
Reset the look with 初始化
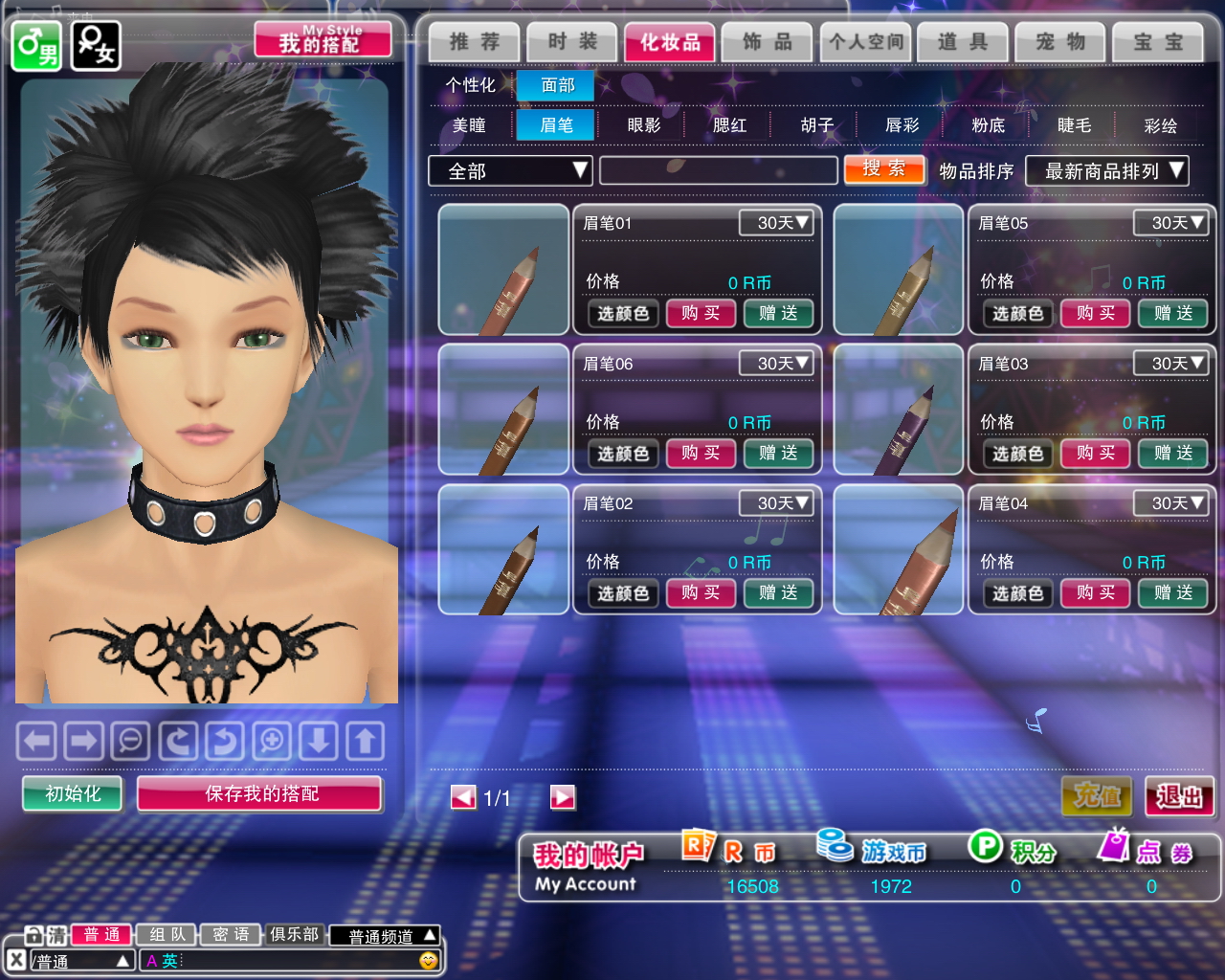point(73,793)
